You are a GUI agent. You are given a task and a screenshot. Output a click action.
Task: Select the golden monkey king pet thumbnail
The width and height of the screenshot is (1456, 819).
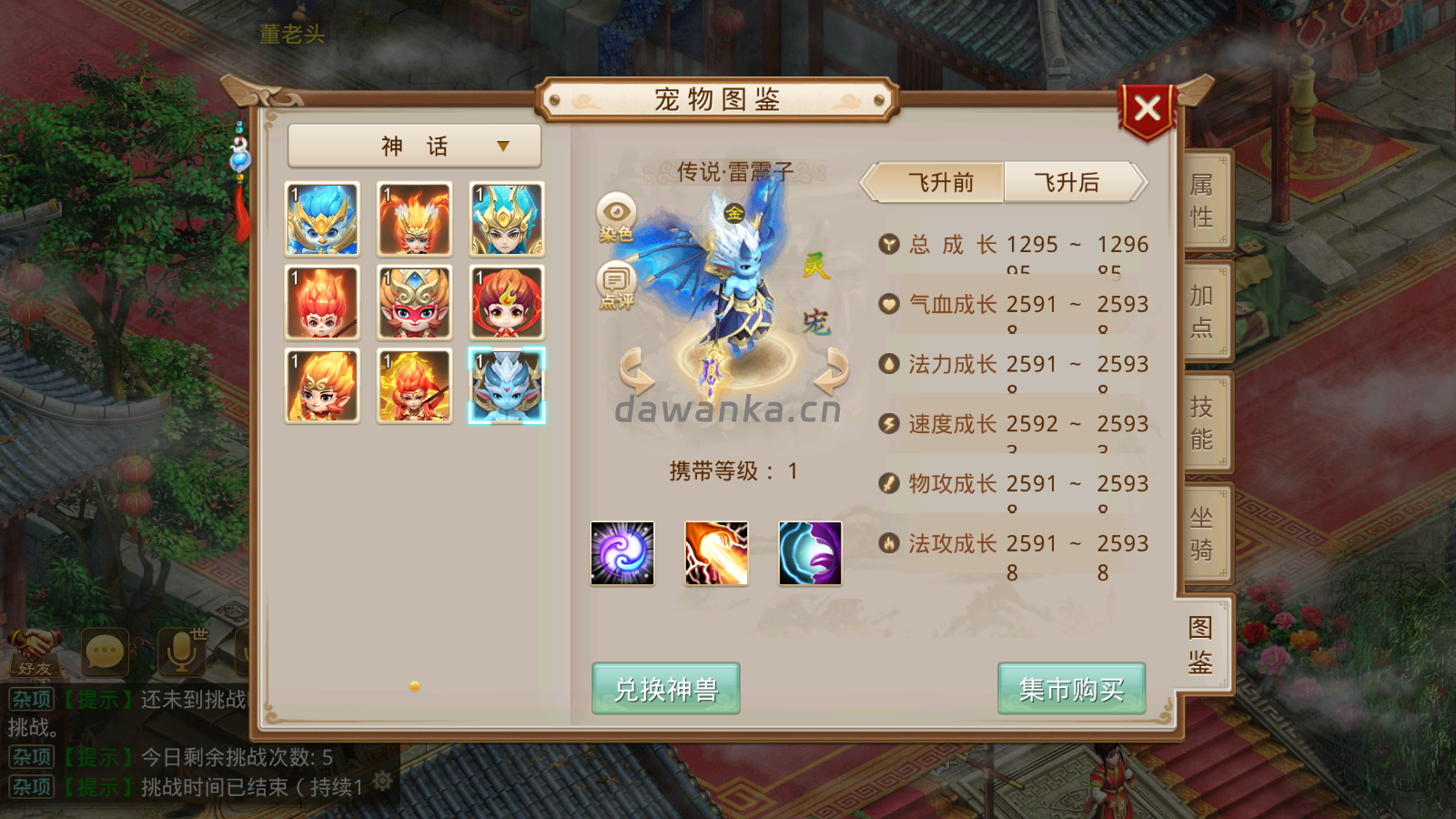414,303
